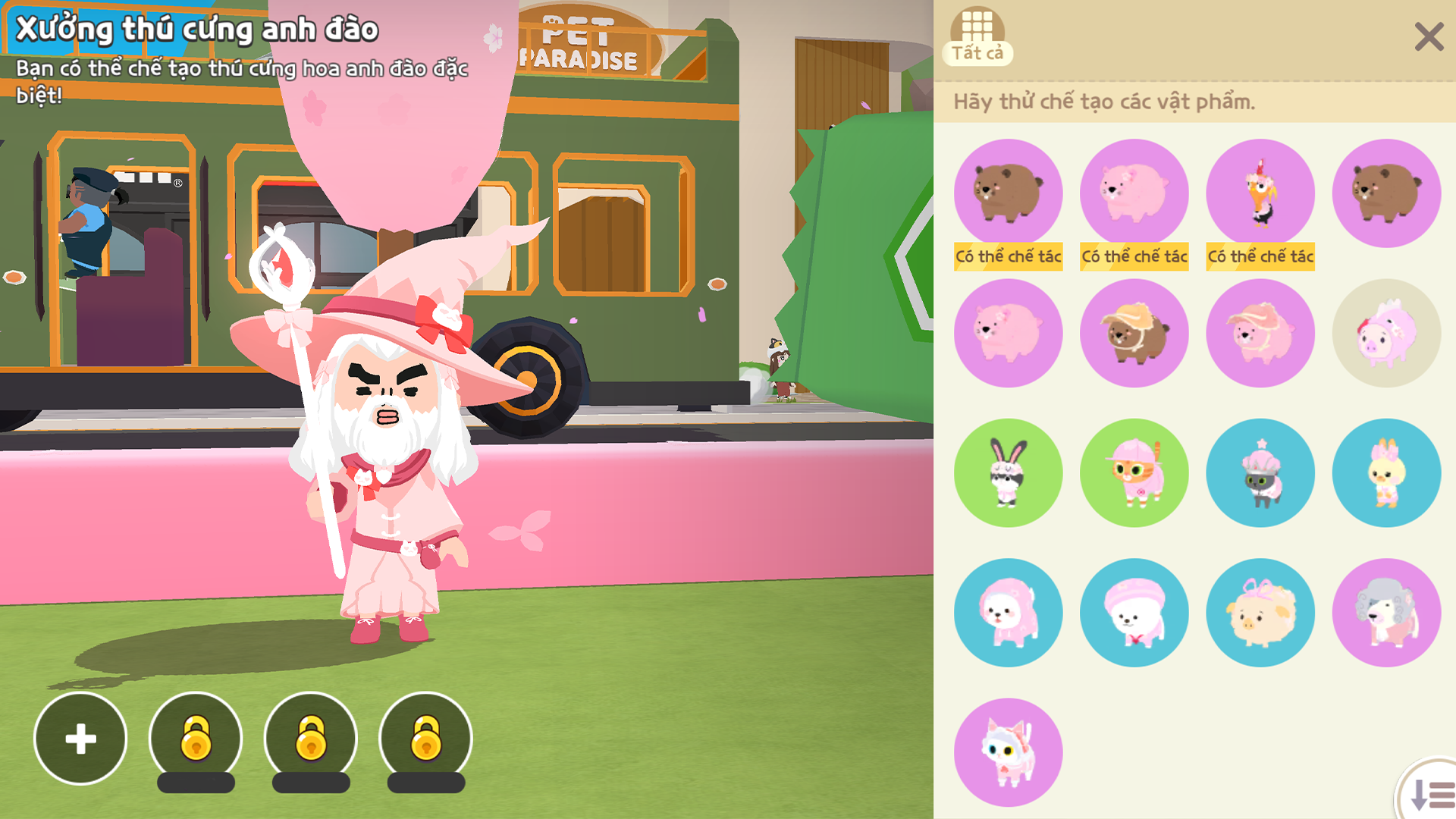Select the white dog in pink hoodie
Viewport: 1456px width, 819px height.
(x=1008, y=613)
